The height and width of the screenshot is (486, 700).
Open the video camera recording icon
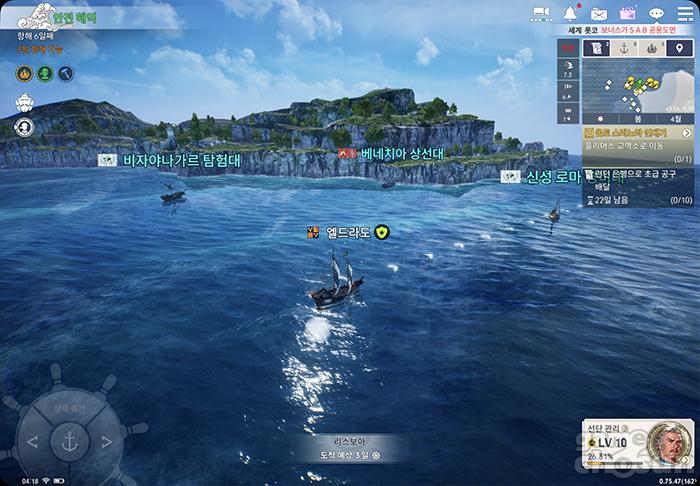[x=542, y=14]
